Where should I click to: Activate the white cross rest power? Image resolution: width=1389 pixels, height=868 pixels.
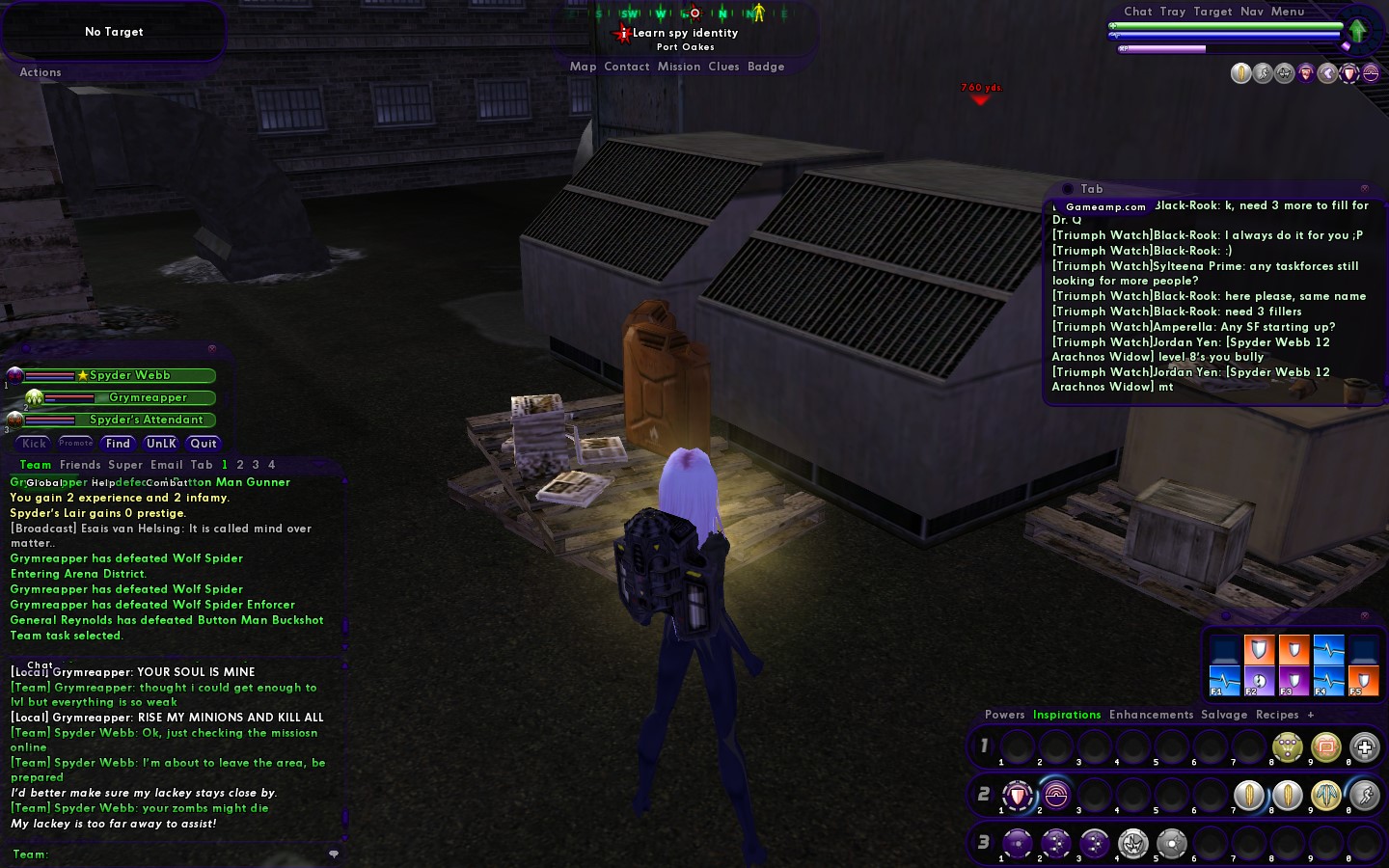(1364, 747)
